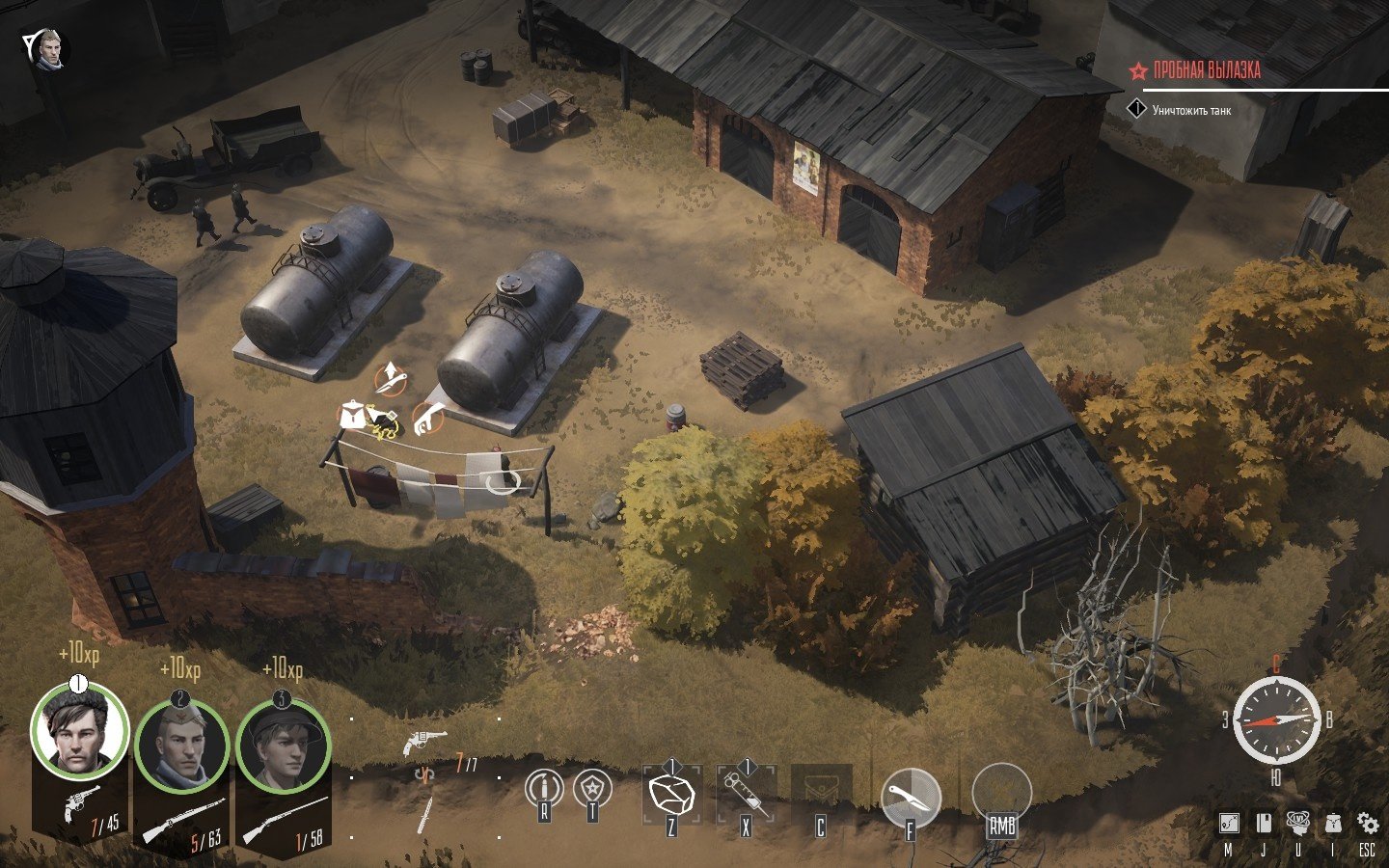Use the syringe item slot
1389x868 pixels.
point(746,794)
